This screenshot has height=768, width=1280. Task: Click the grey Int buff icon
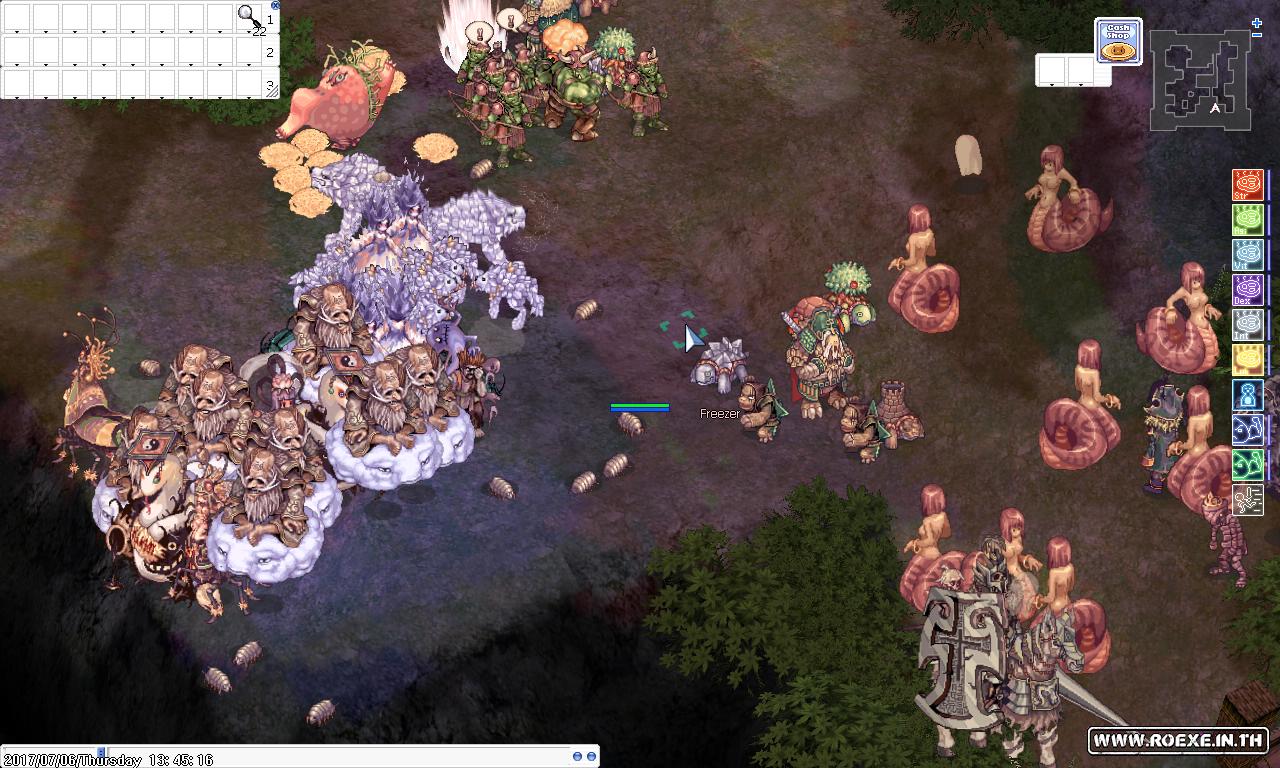1248,326
